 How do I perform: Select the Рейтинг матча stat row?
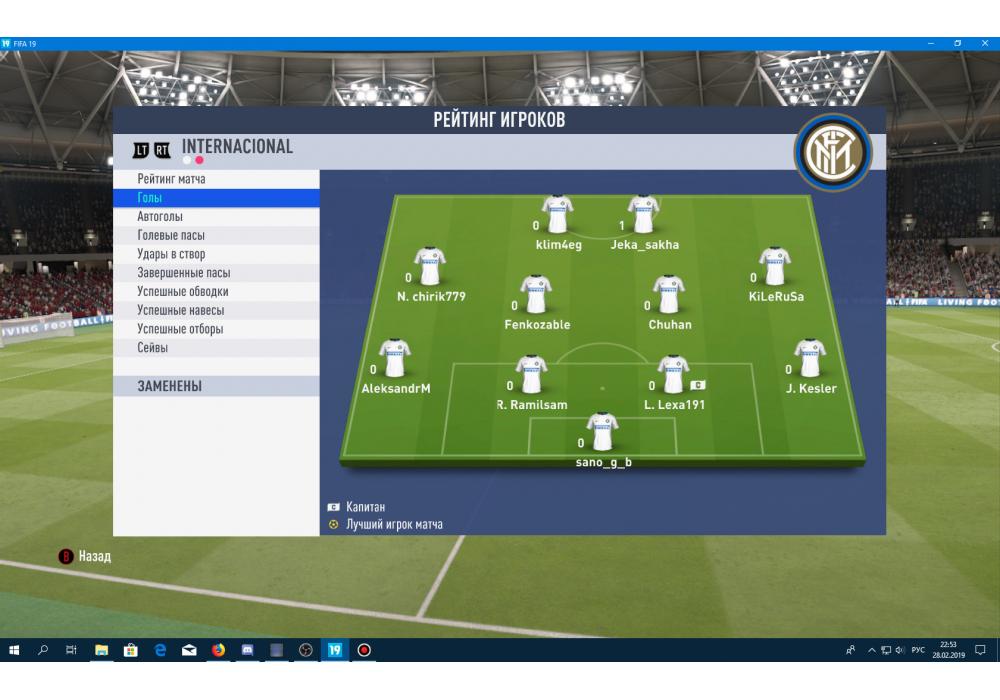pyautogui.click(x=171, y=179)
